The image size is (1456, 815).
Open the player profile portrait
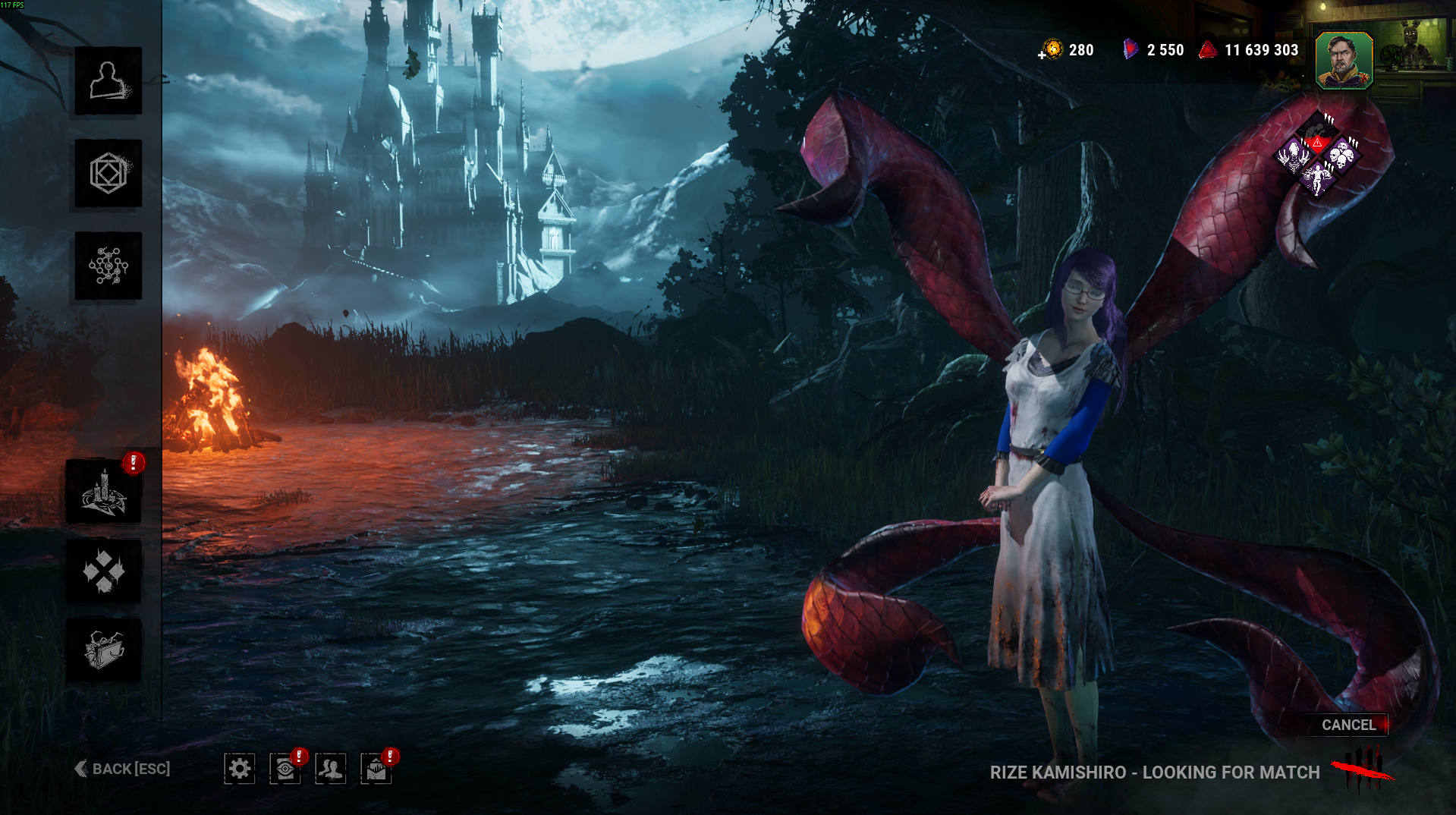1344,61
